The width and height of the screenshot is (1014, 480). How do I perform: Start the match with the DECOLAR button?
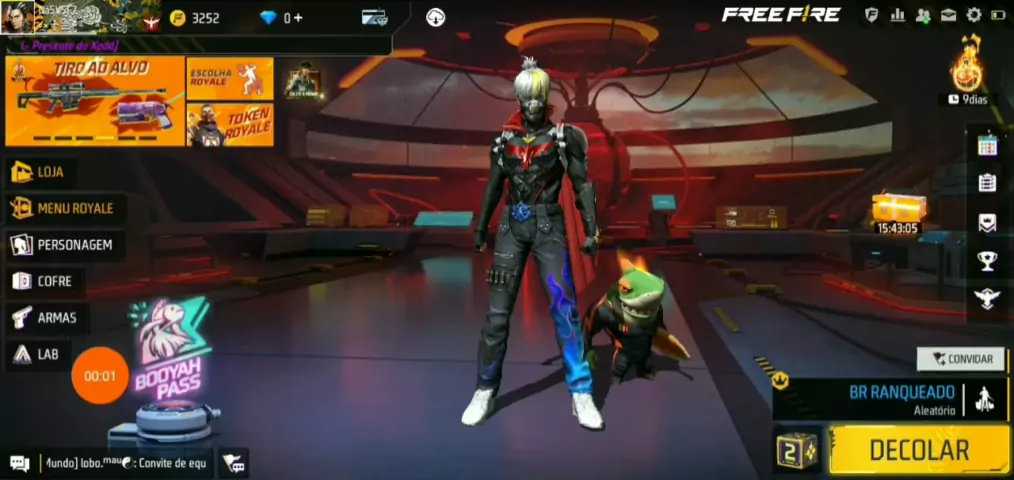(x=918, y=450)
